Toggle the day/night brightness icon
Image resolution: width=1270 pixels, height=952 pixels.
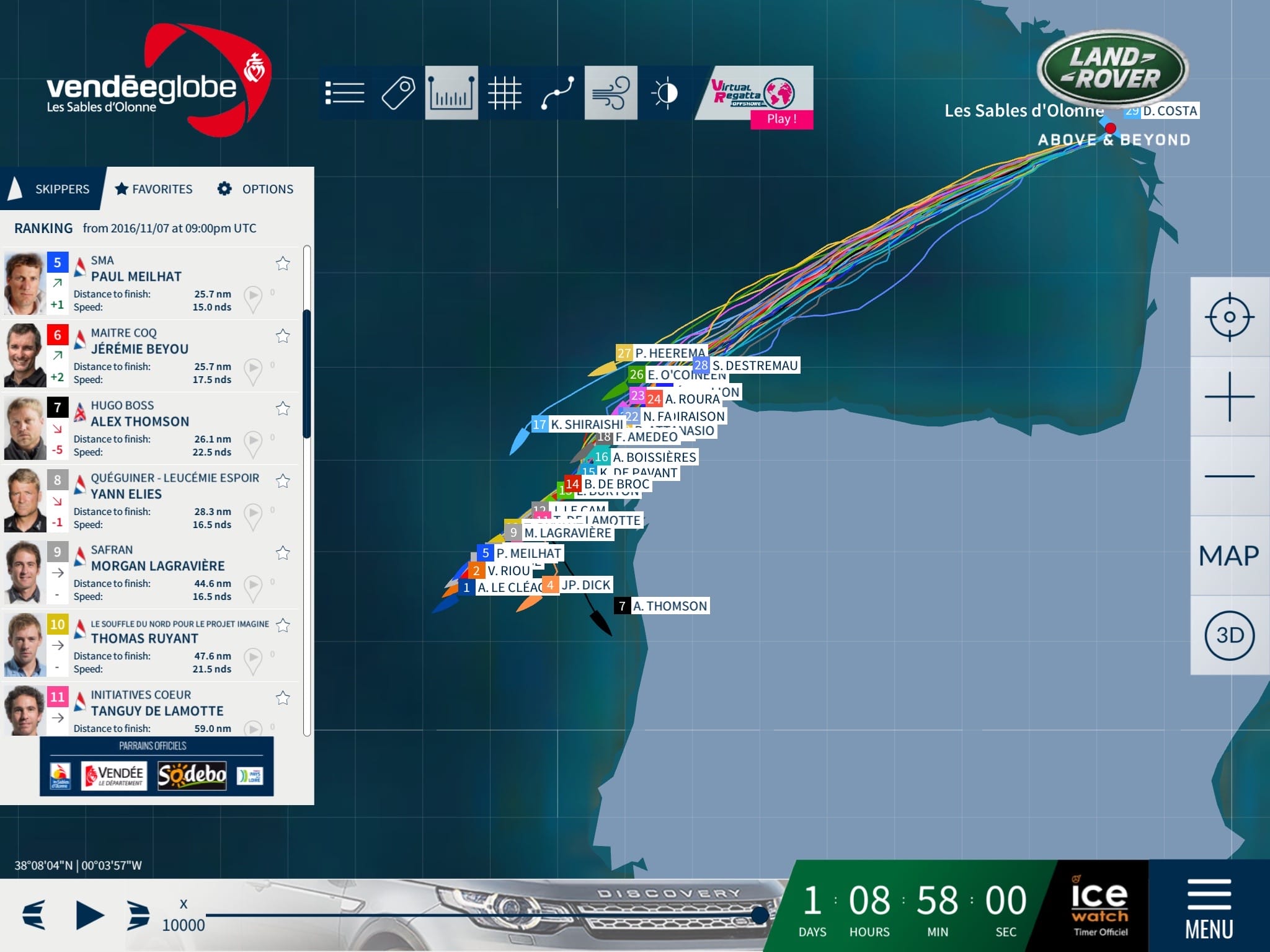(665, 93)
